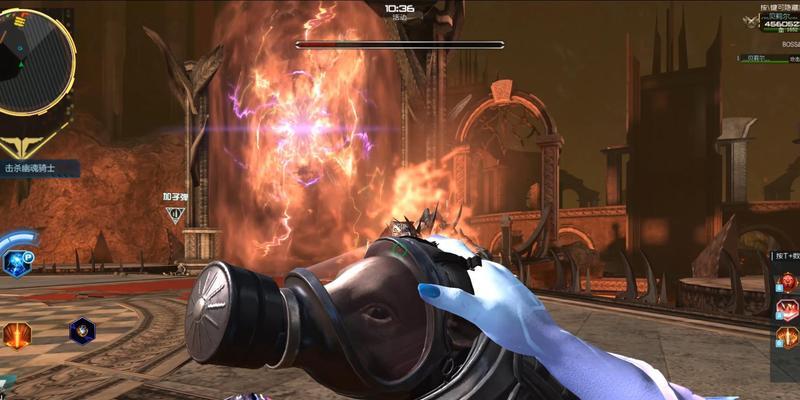Activate the blue crystal skill icon
800x400 pixels.
point(17,263)
